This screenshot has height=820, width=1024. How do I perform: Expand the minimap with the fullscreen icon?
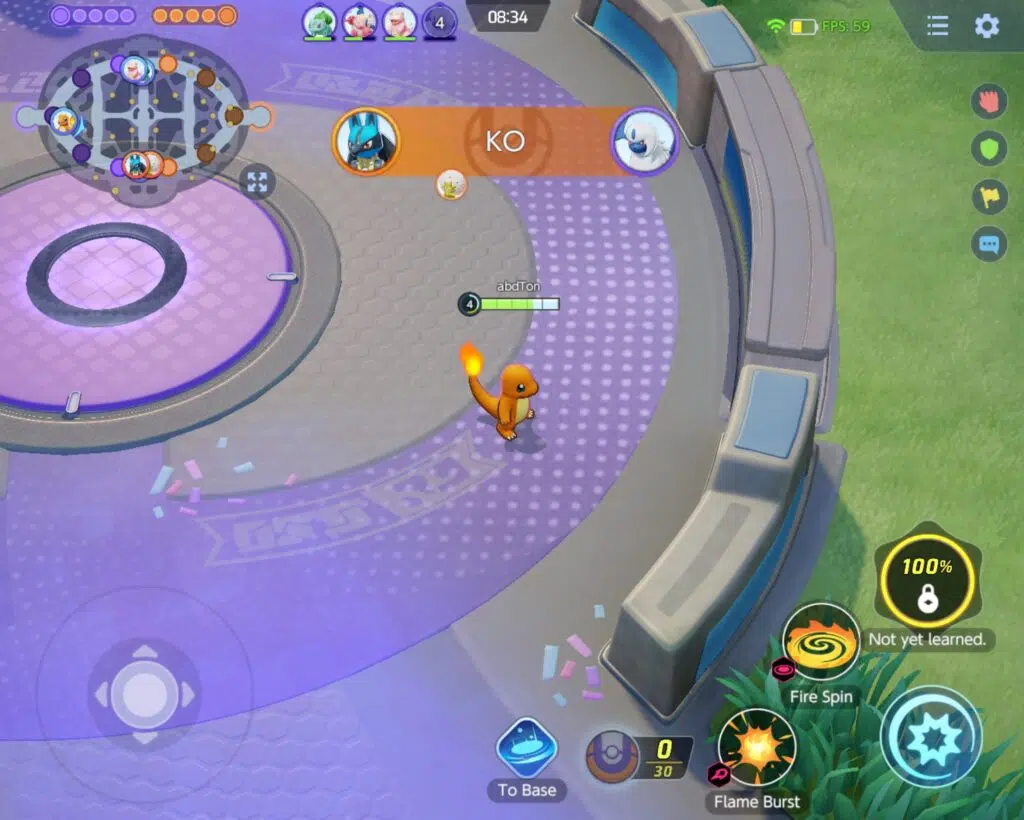click(x=257, y=182)
